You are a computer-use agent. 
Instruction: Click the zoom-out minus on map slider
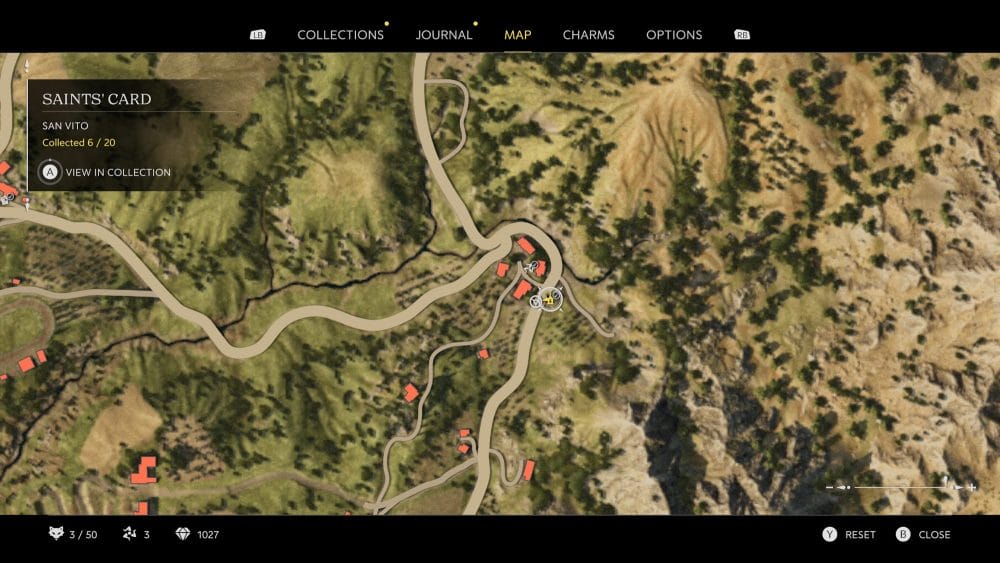[x=830, y=487]
